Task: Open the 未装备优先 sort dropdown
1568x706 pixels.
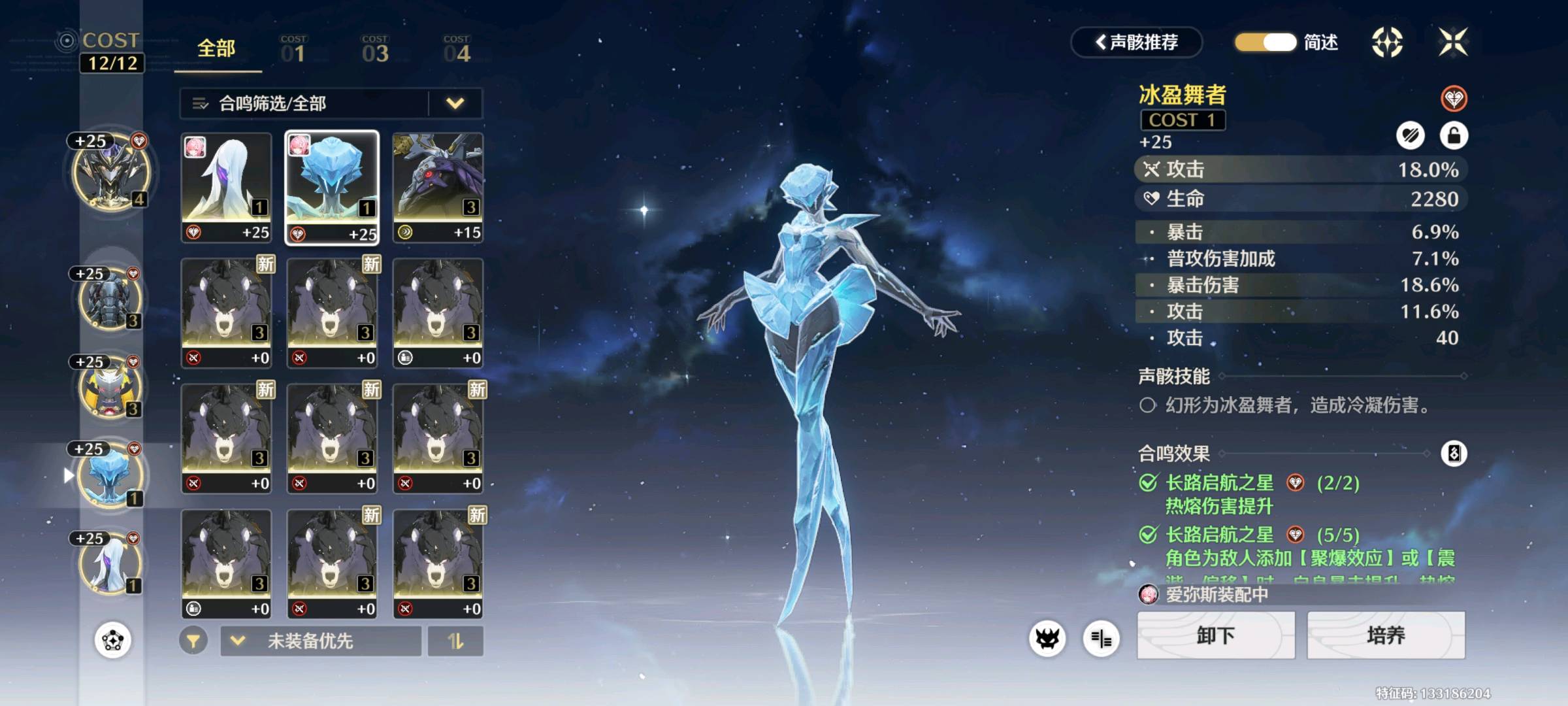Action: [x=321, y=641]
